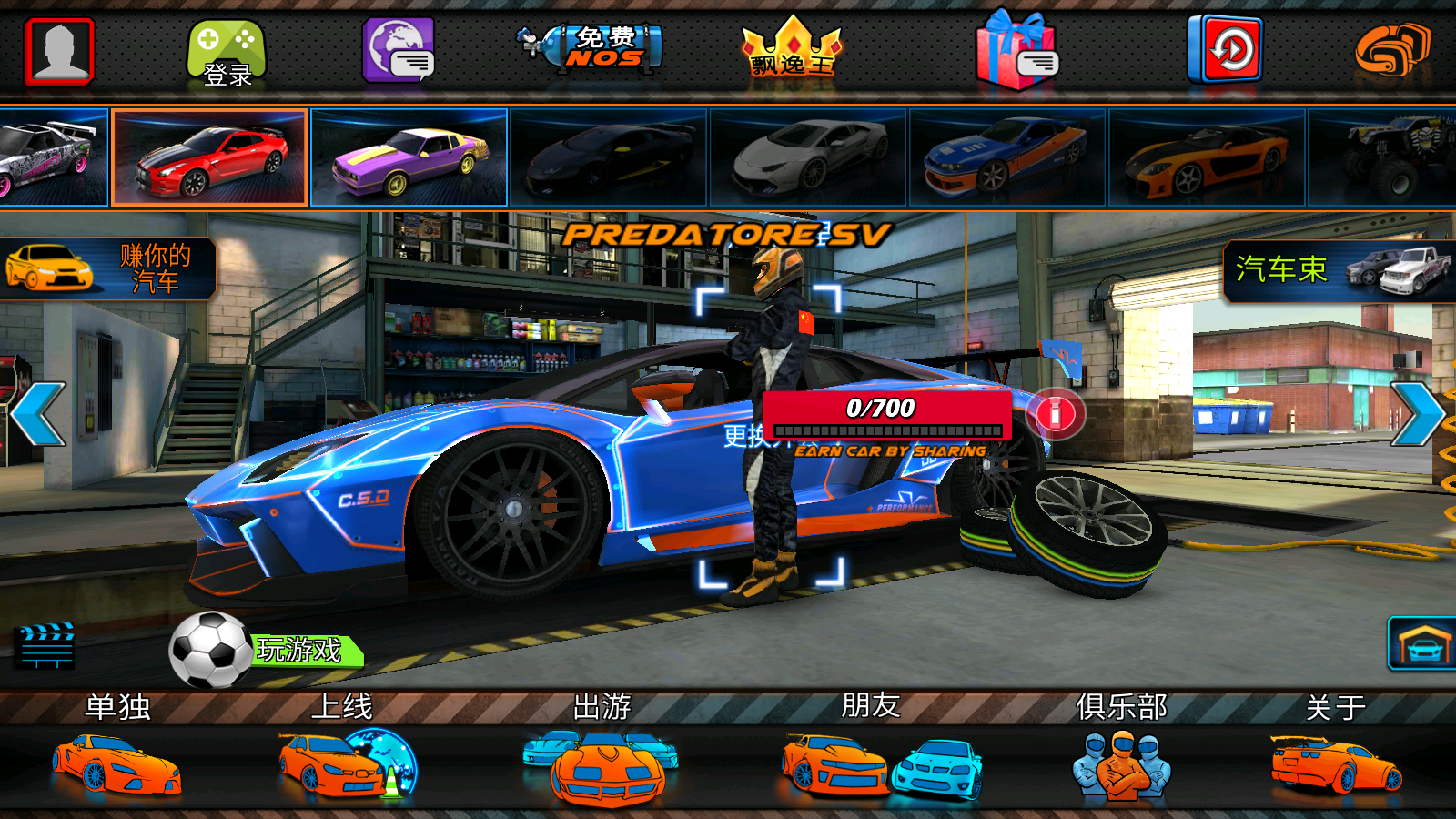Screen dimensions: 1456x819
Task: Open the film clapperboard icon
Action: (x=45, y=645)
